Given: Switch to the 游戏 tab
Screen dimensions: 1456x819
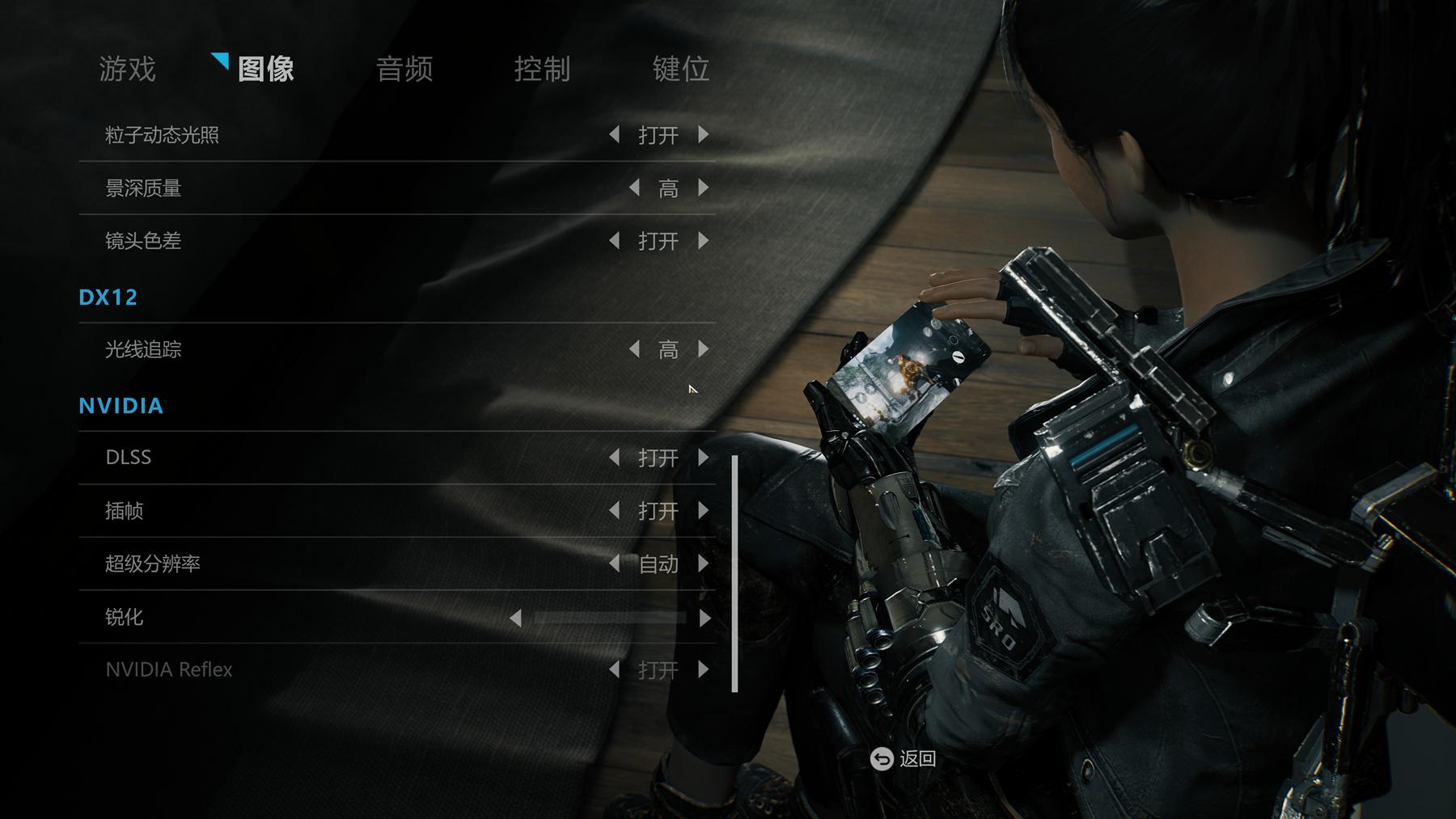Looking at the screenshot, I should coord(127,69).
